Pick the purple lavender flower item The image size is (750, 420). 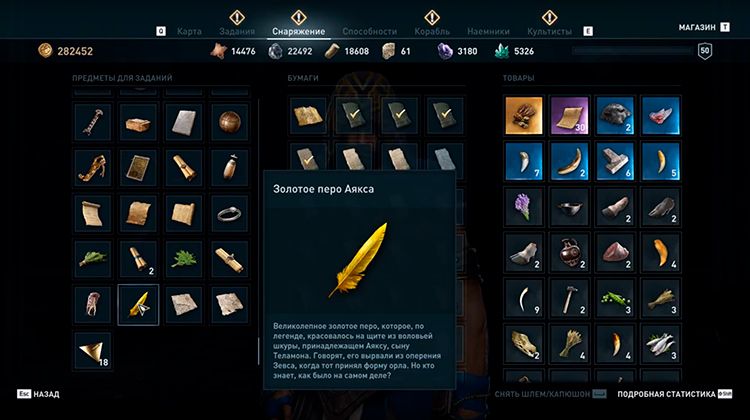tap(524, 208)
